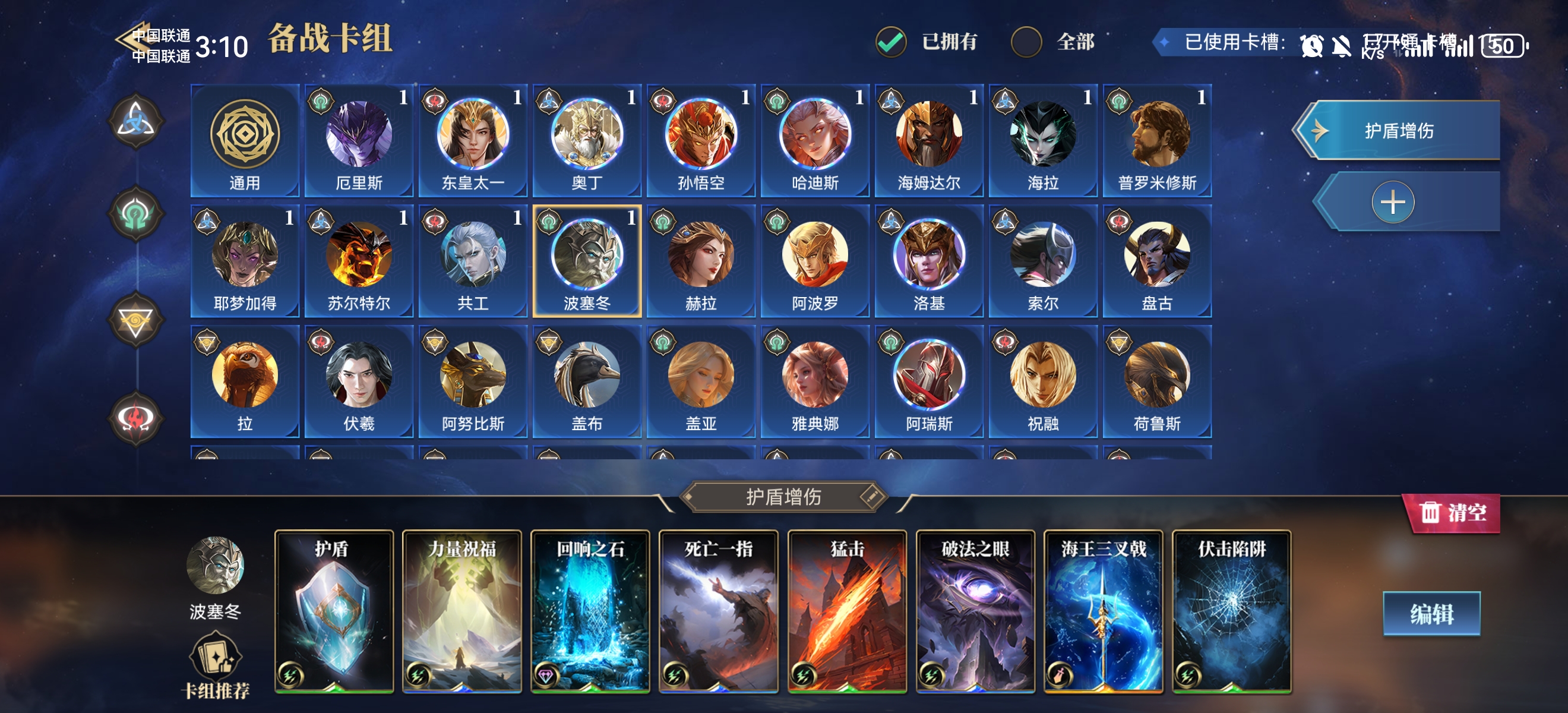
Task: Select hero 波塞冬 in the grid
Action: click(x=587, y=261)
